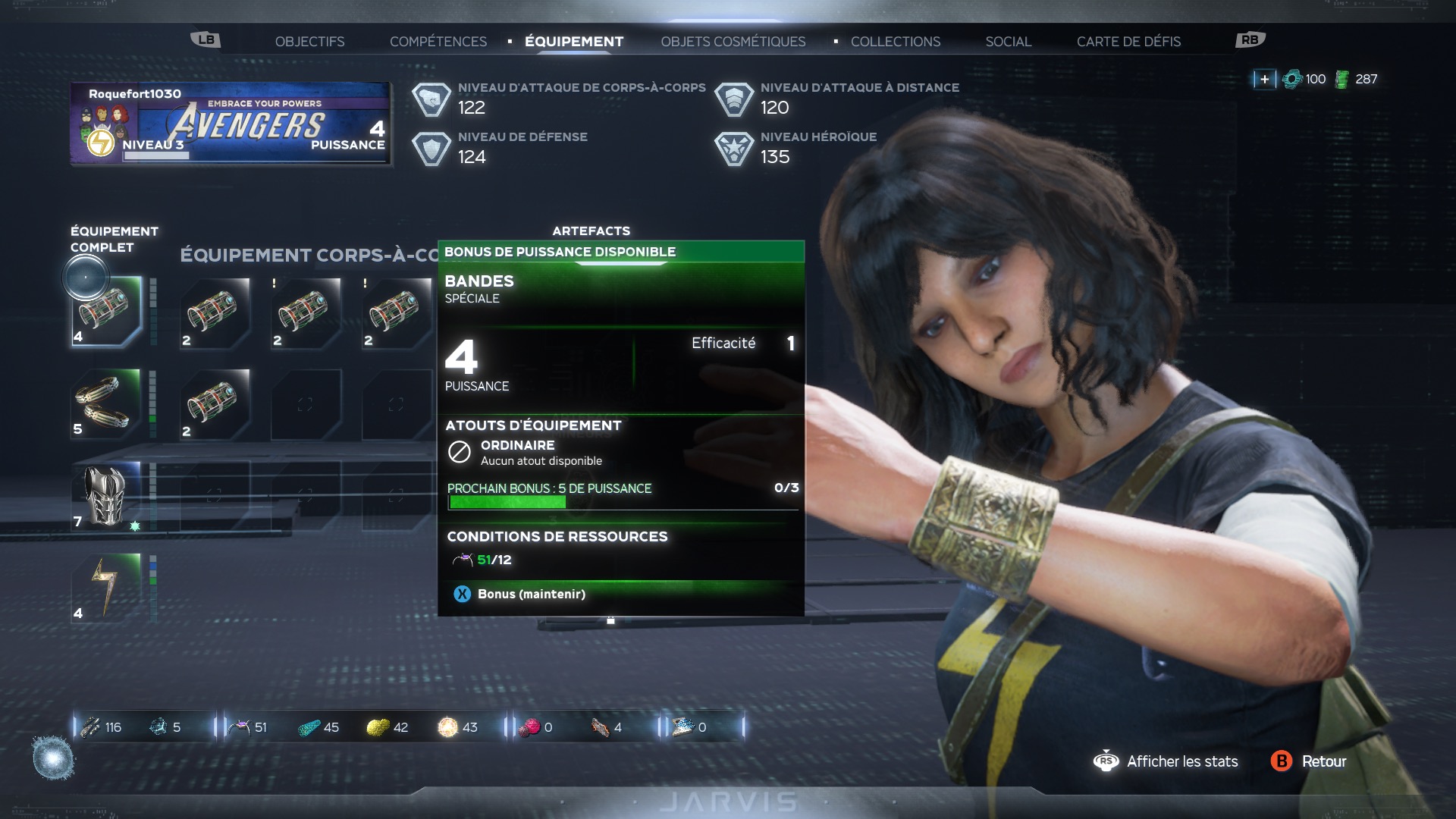Select the Équipement tab
This screenshot has height=819, width=1456.
pos(574,42)
